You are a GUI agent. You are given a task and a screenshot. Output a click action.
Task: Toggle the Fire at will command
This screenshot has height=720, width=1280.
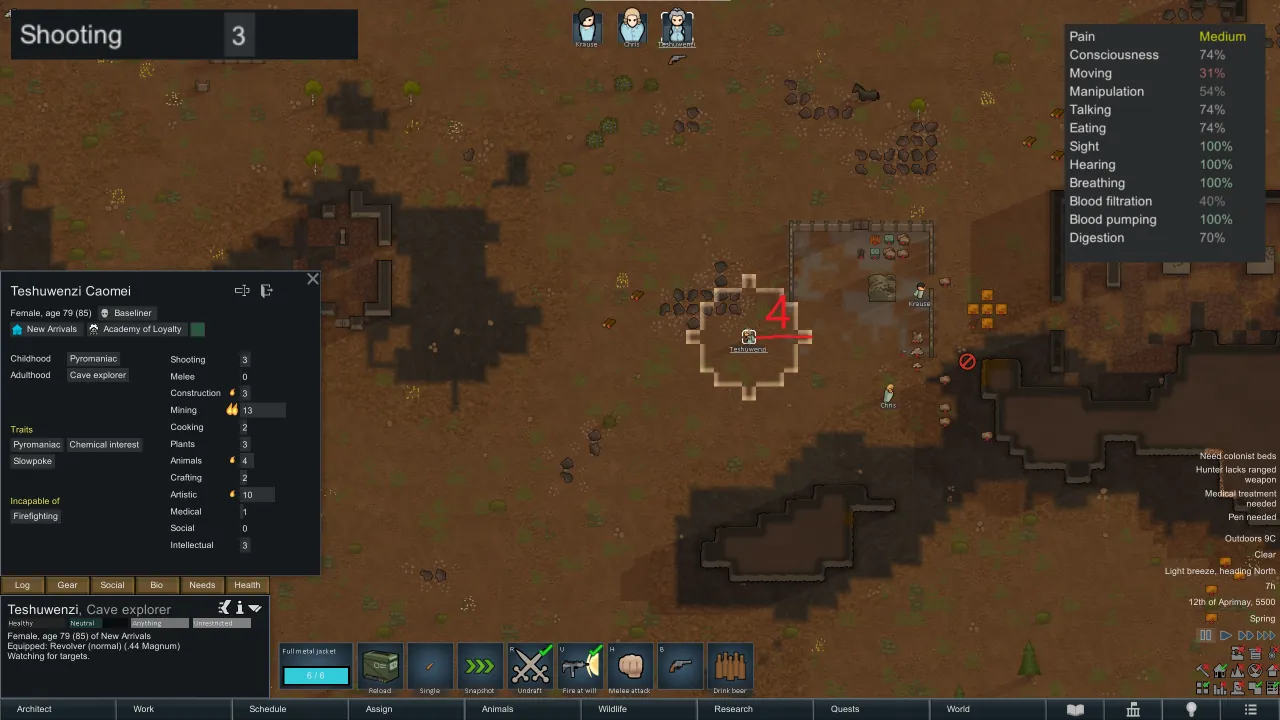(x=581, y=667)
